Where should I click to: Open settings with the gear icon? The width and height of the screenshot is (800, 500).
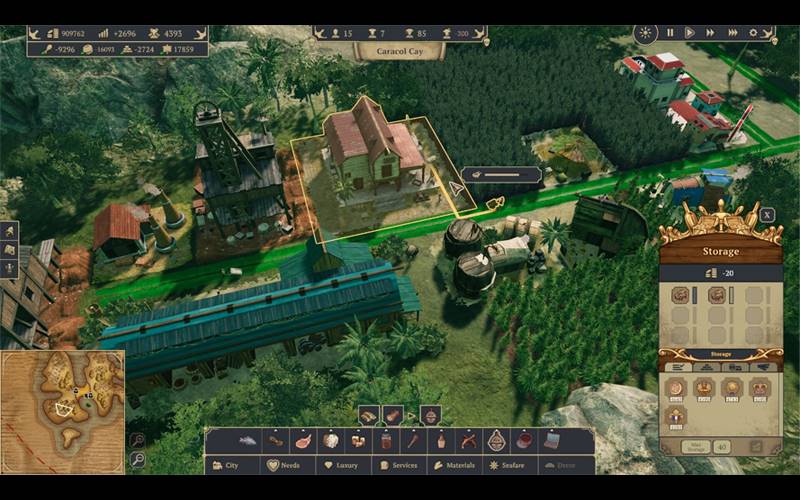click(x=754, y=32)
